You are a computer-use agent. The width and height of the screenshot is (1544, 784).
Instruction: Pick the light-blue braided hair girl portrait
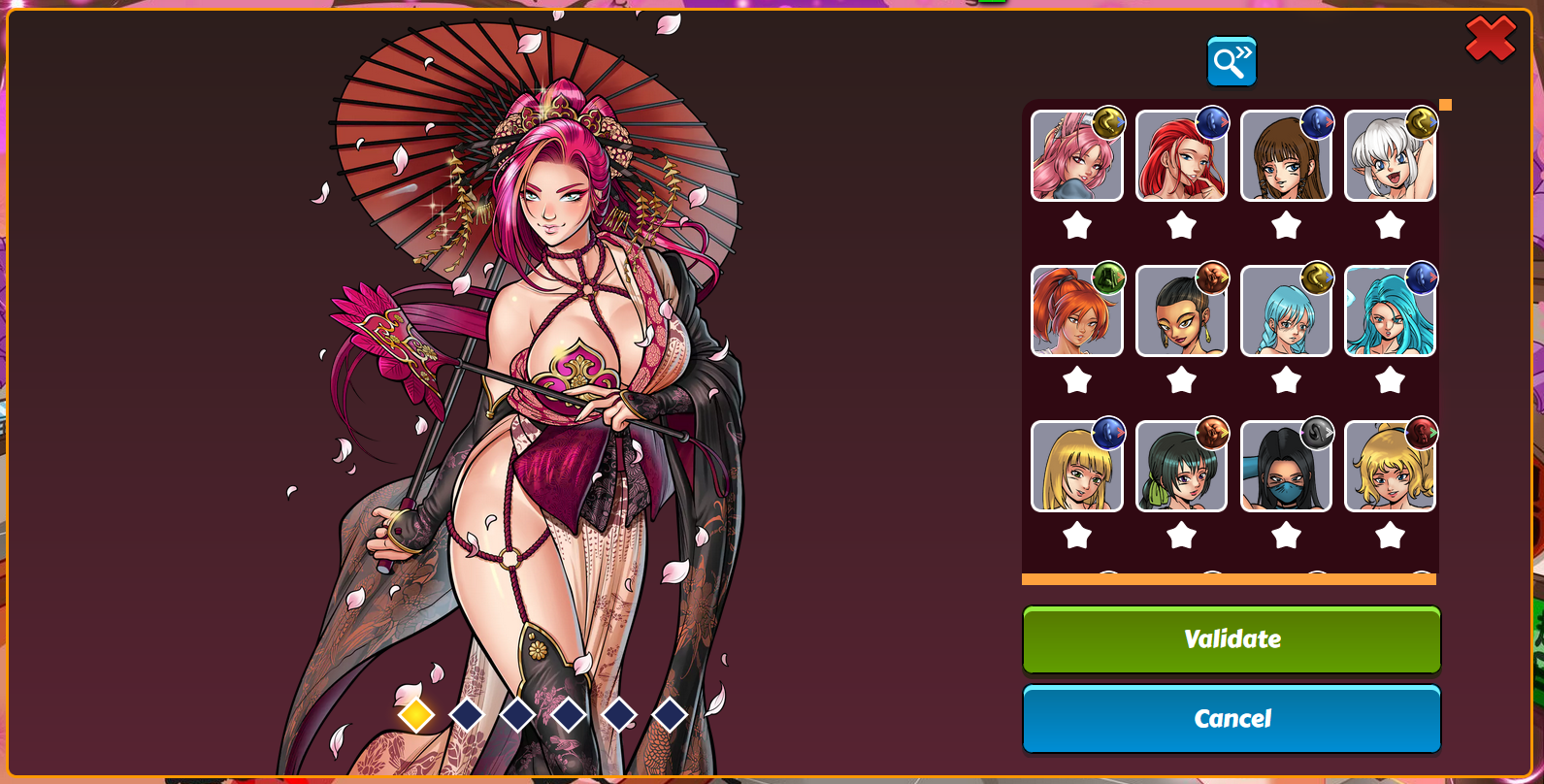click(1286, 312)
